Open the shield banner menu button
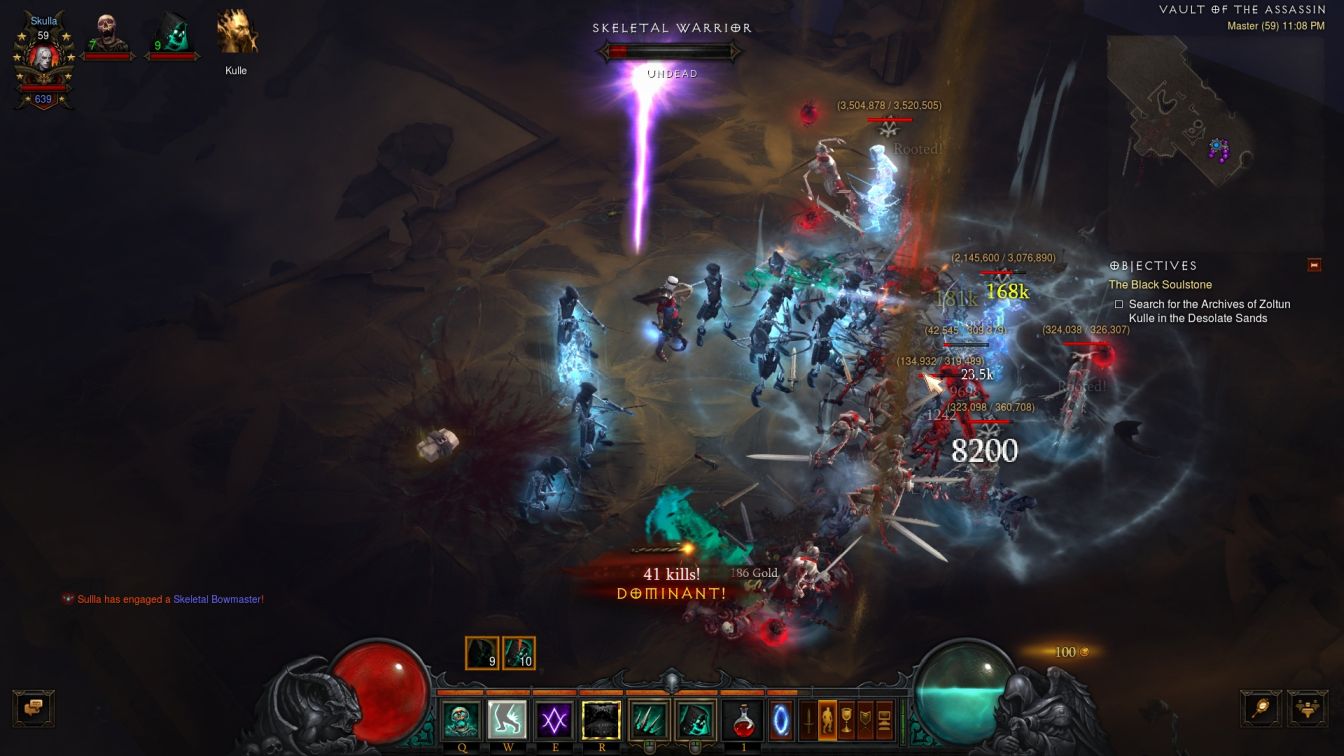Image resolution: width=1344 pixels, height=756 pixels. 865,720
